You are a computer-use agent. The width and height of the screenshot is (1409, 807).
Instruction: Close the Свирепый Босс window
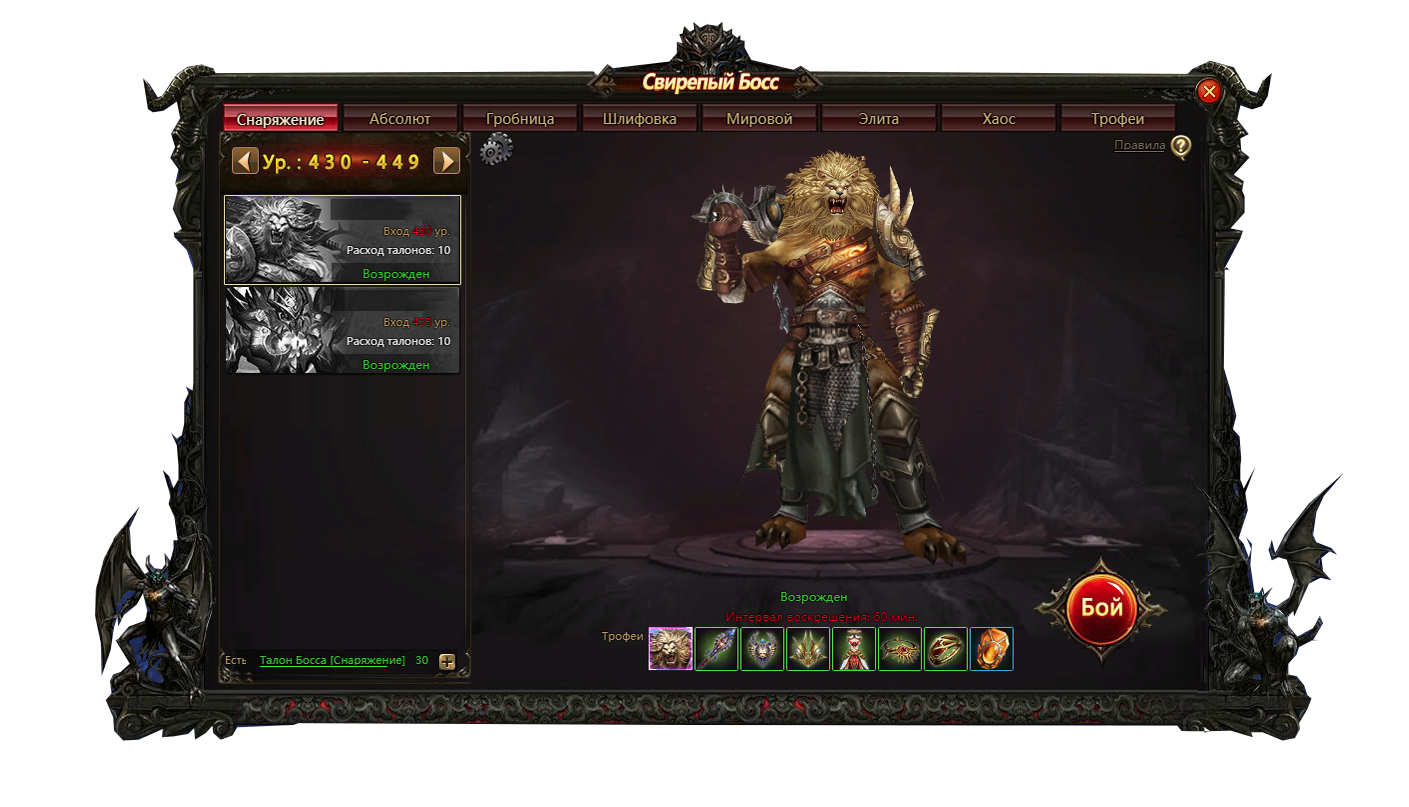(1209, 92)
